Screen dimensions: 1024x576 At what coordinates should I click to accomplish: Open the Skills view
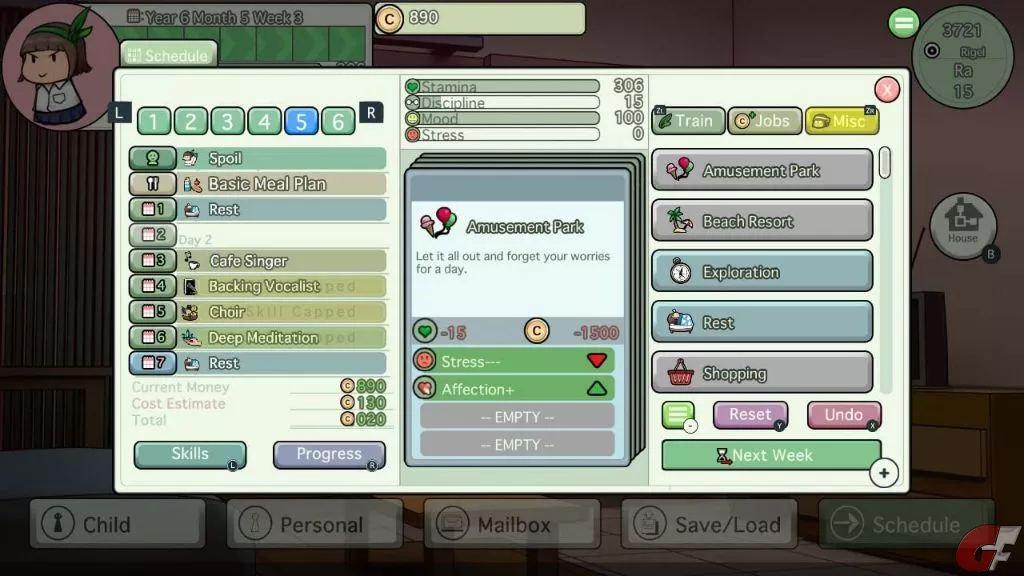190,455
